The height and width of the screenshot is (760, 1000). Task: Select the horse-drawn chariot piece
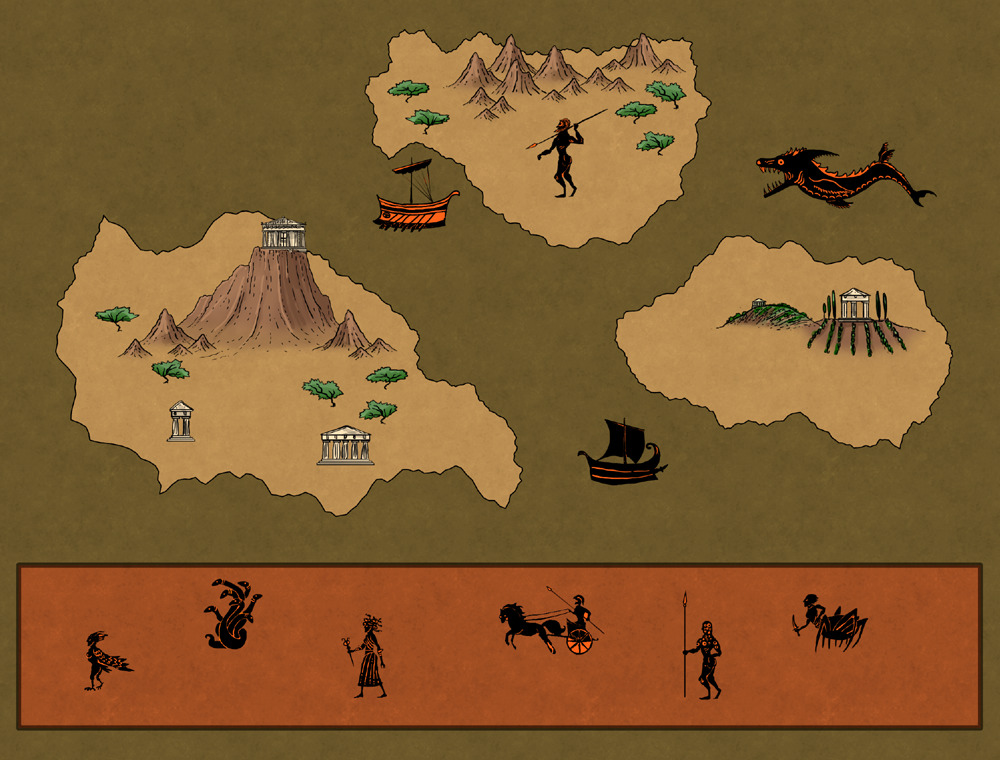tap(552, 622)
